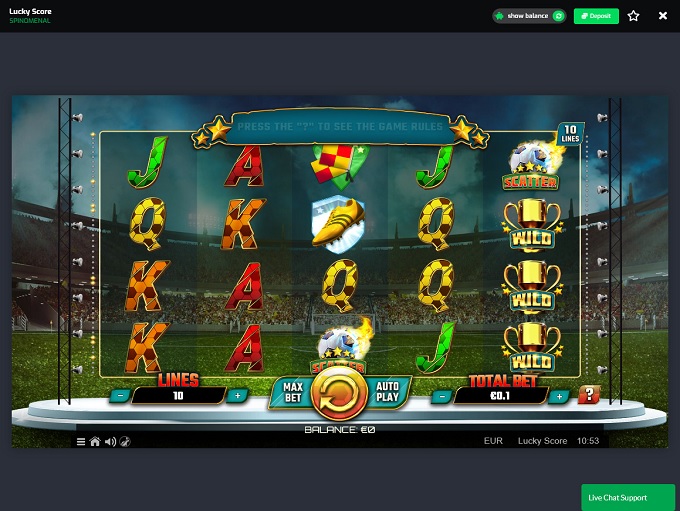The height and width of the screenshot is (511, 680).
Task: Add game to favorites with star
Action: [633, 16]
